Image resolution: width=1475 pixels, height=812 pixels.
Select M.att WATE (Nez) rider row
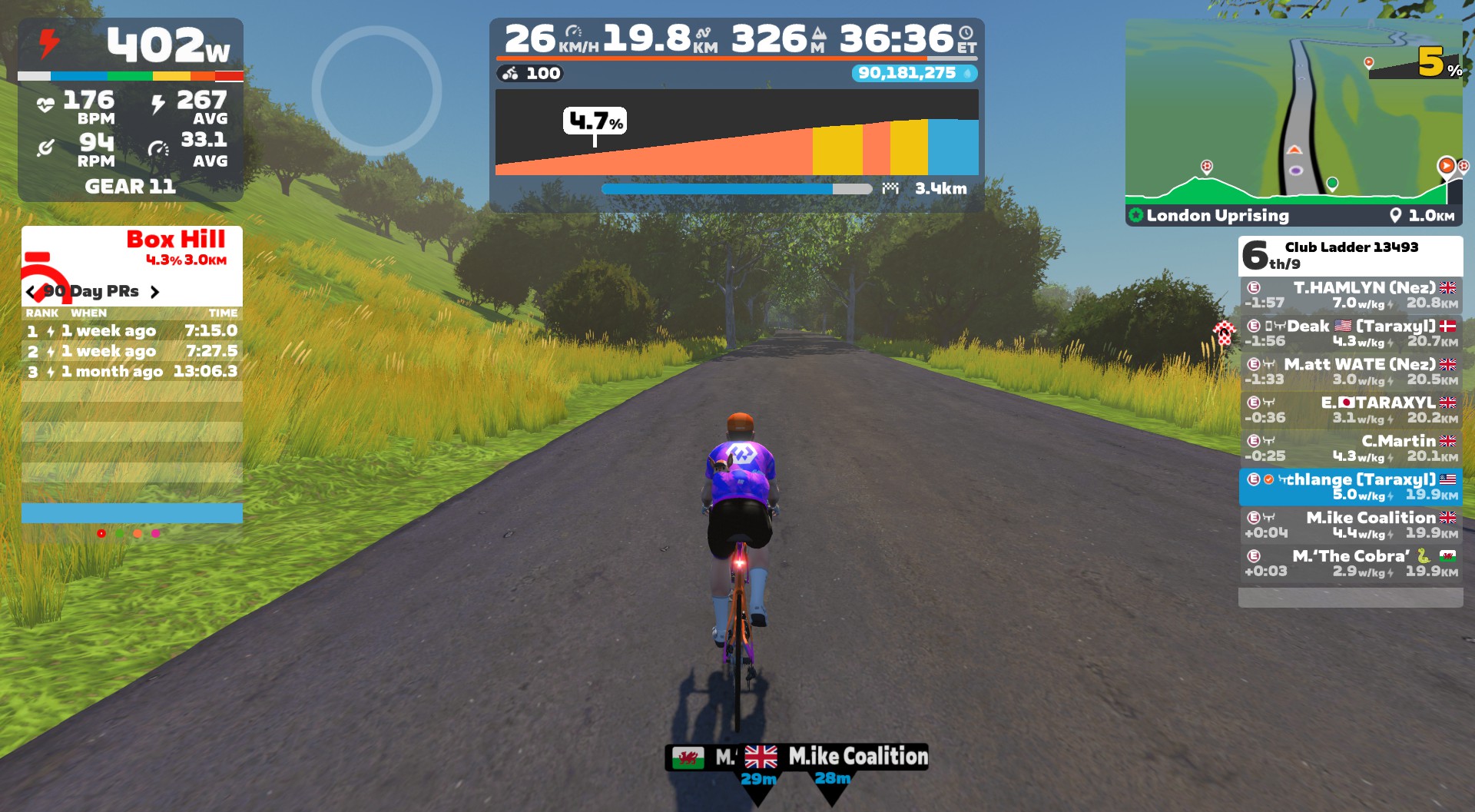[1351, 372]
